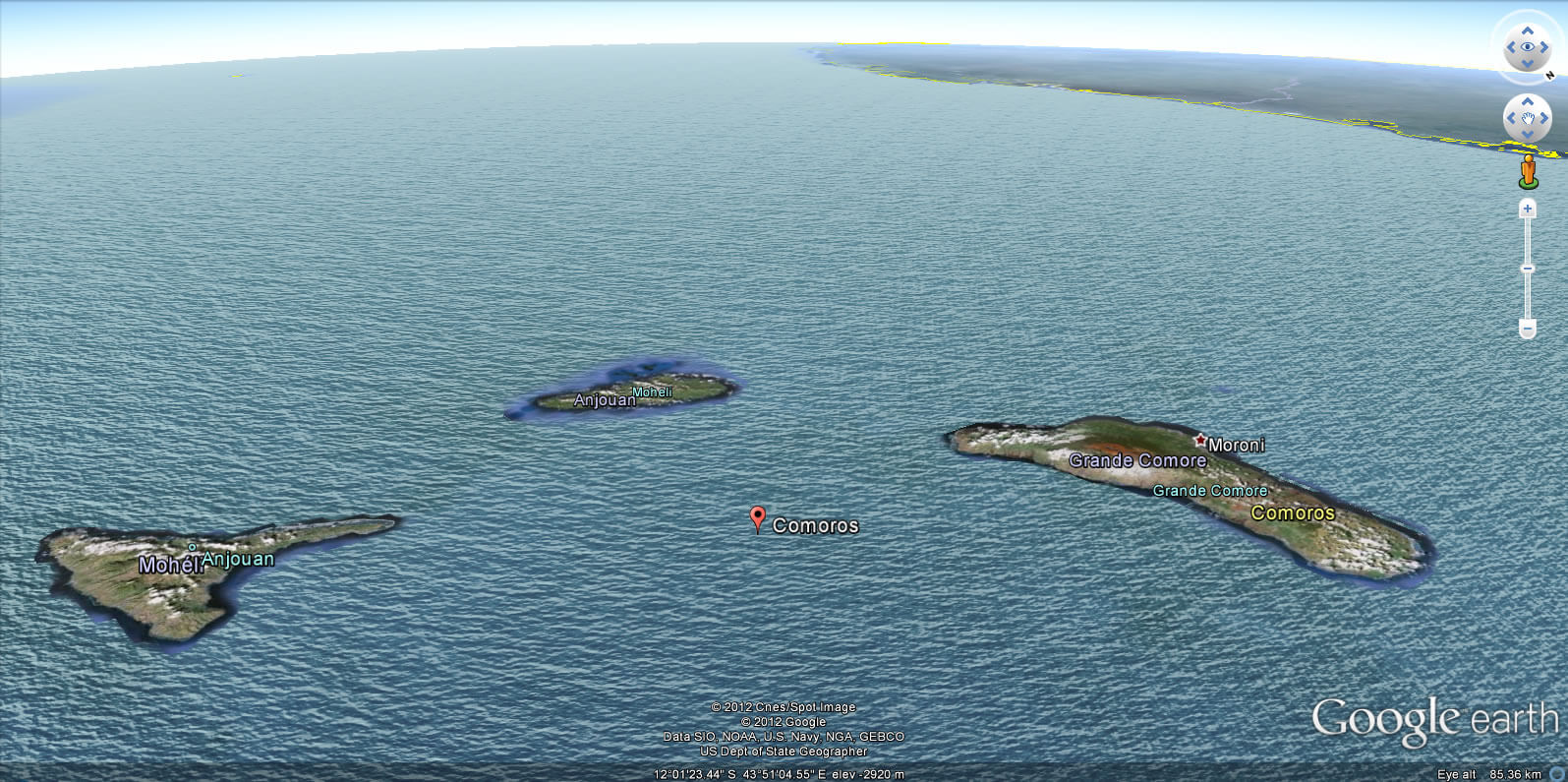Screen dimensions: 1568x782
Task: Select the red Comoros placemark pin
Action: coord(757,518)
